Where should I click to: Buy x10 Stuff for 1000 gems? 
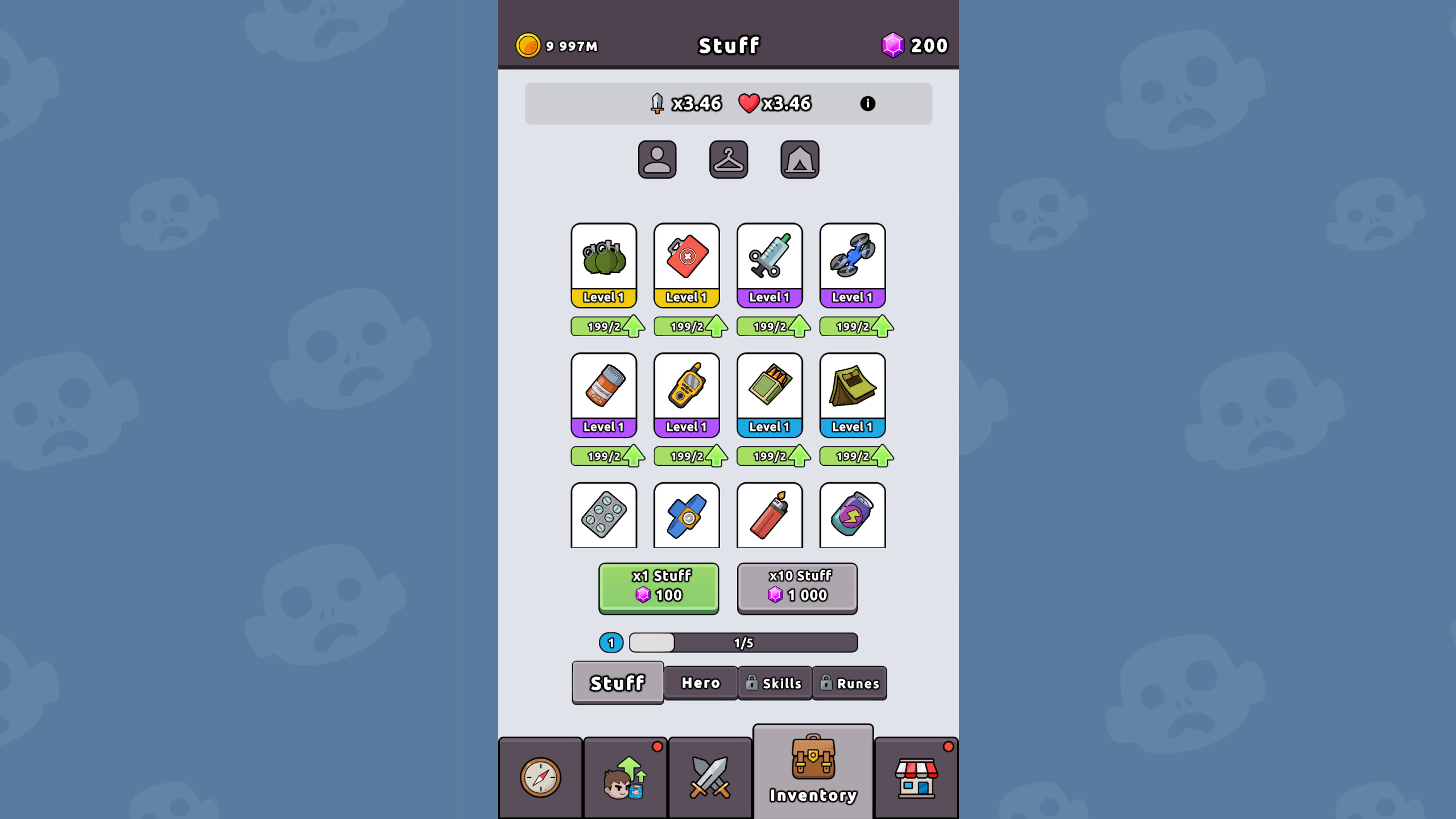tap(797, 588)
